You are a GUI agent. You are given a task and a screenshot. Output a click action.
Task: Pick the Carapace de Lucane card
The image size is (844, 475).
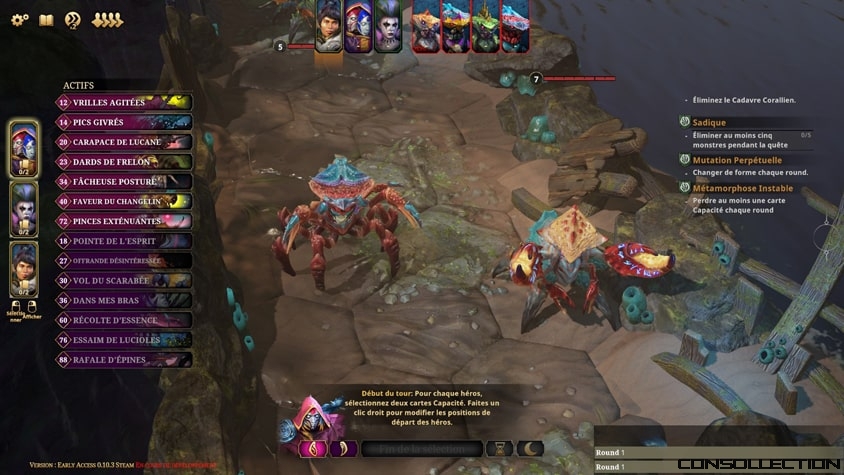click(124, 142)
